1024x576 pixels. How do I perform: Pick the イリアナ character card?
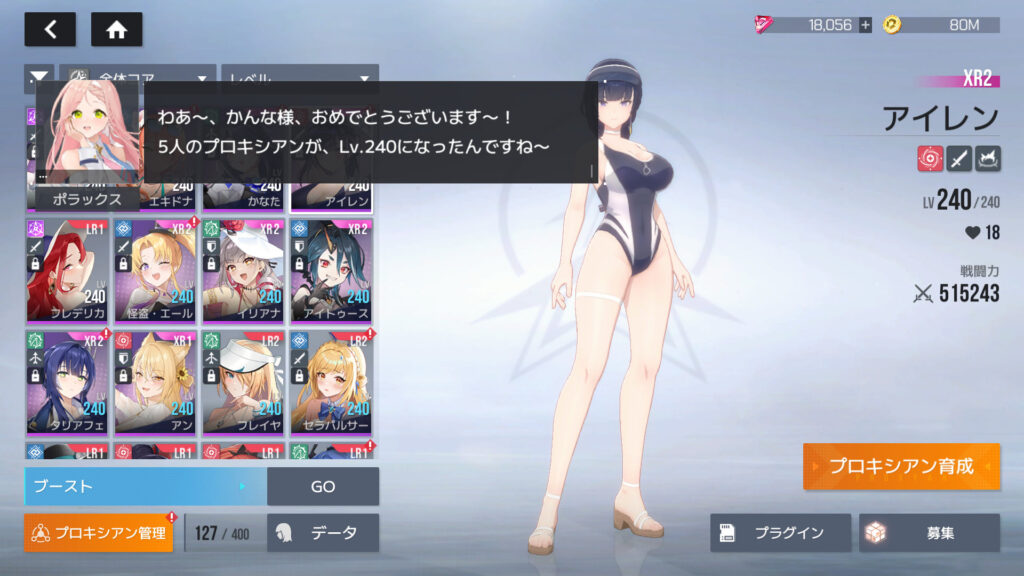tap(243, 269)
